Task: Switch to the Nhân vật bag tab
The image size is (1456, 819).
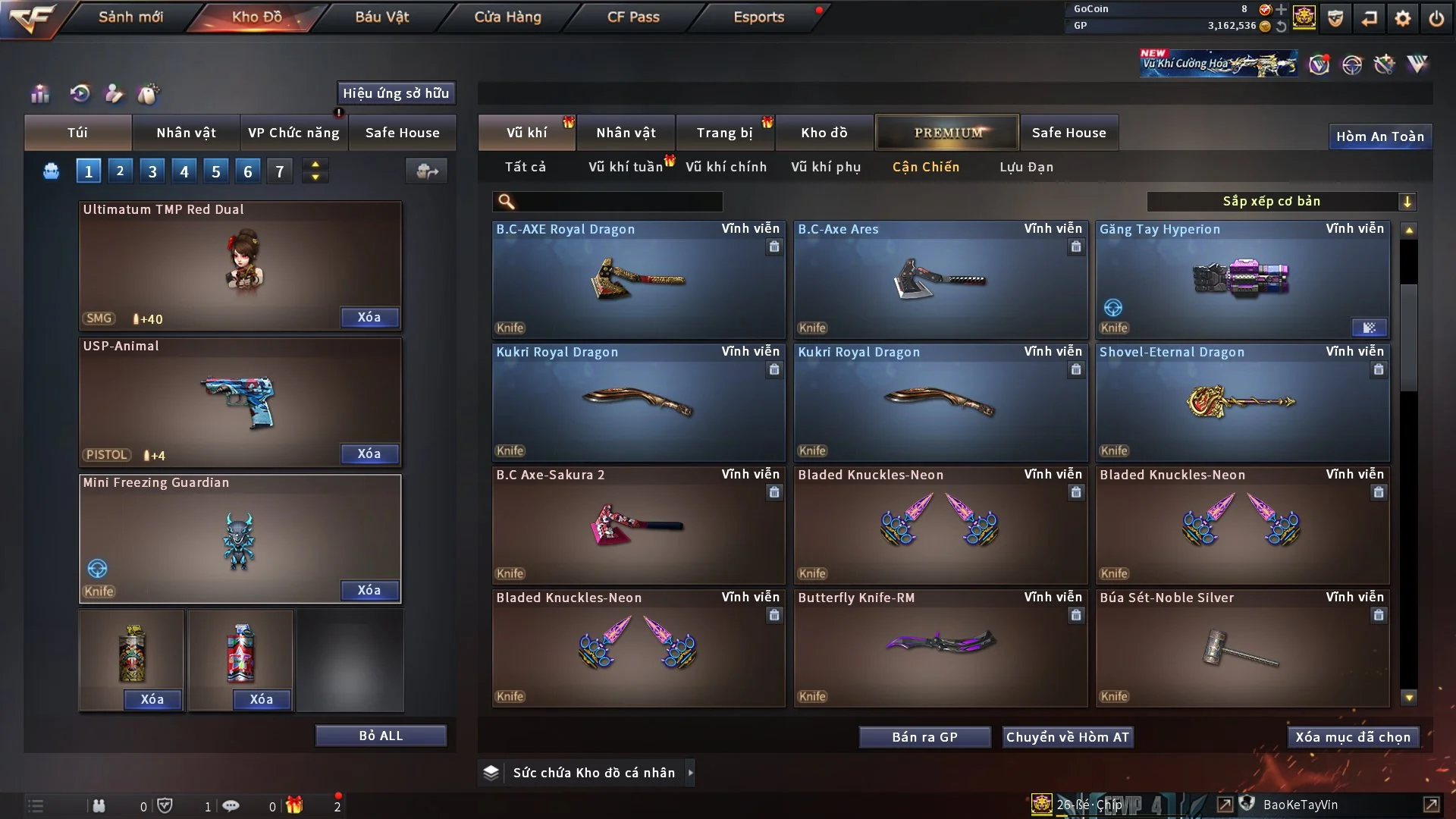Action: pyautogui.click(x=186, y=133)
